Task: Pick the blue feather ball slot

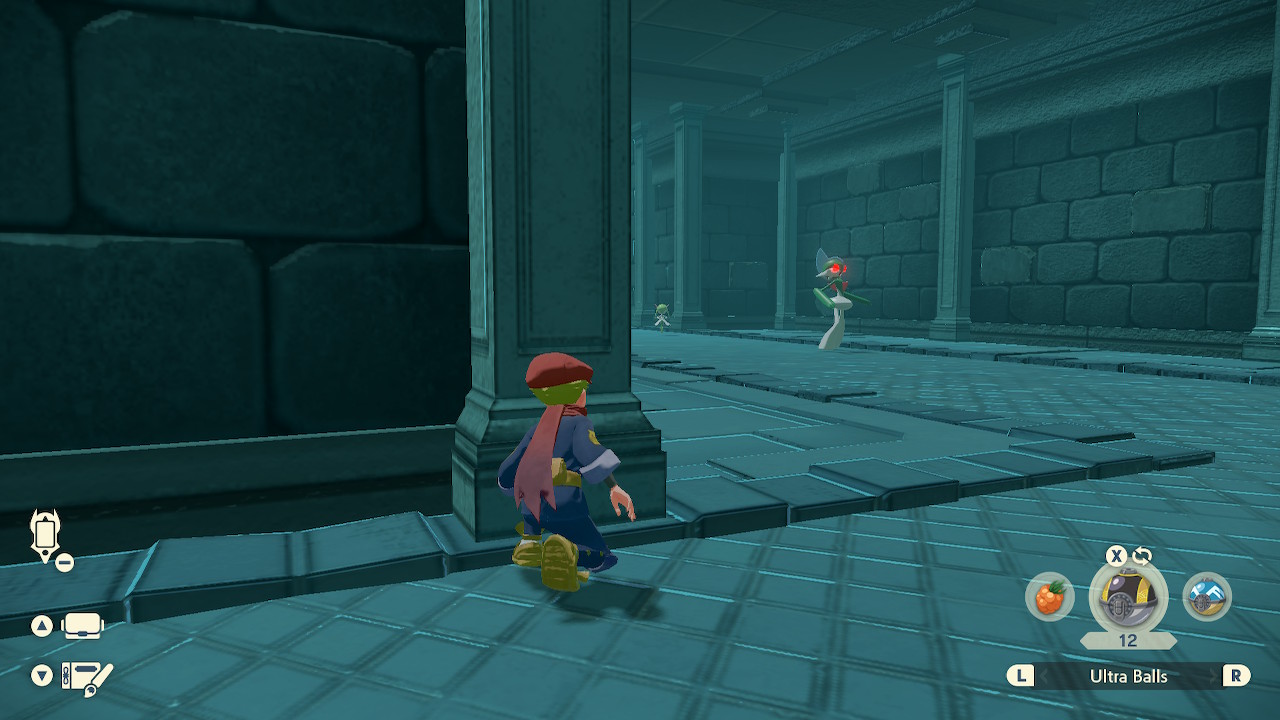Action: pos(1207,597)
